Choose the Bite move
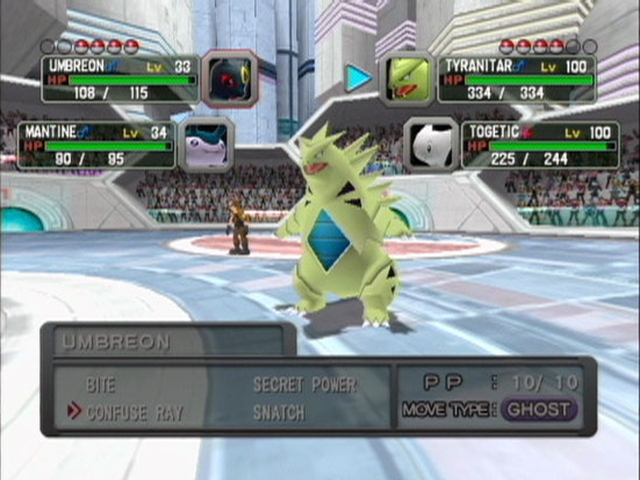640x480 pixels. (101, 384)
